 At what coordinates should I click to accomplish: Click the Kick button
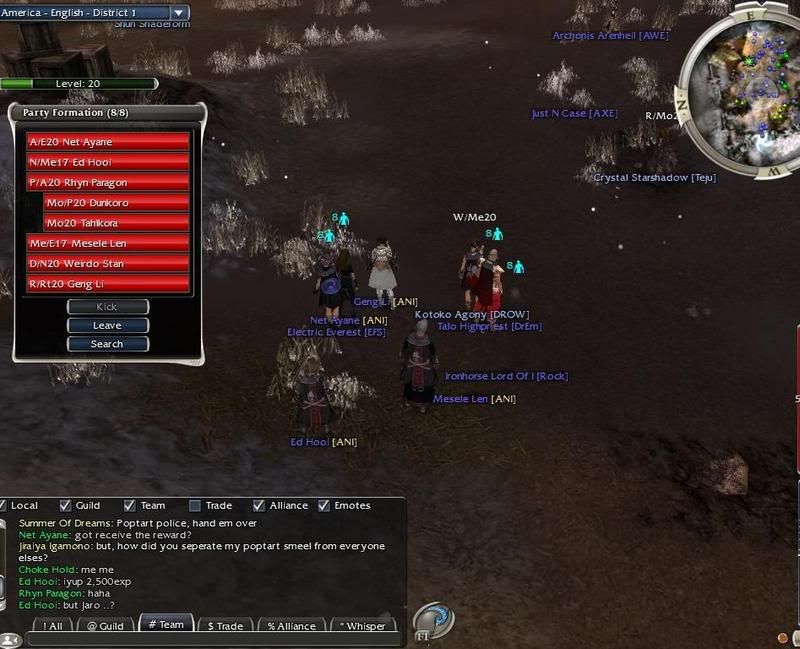[x=107, y=307]
